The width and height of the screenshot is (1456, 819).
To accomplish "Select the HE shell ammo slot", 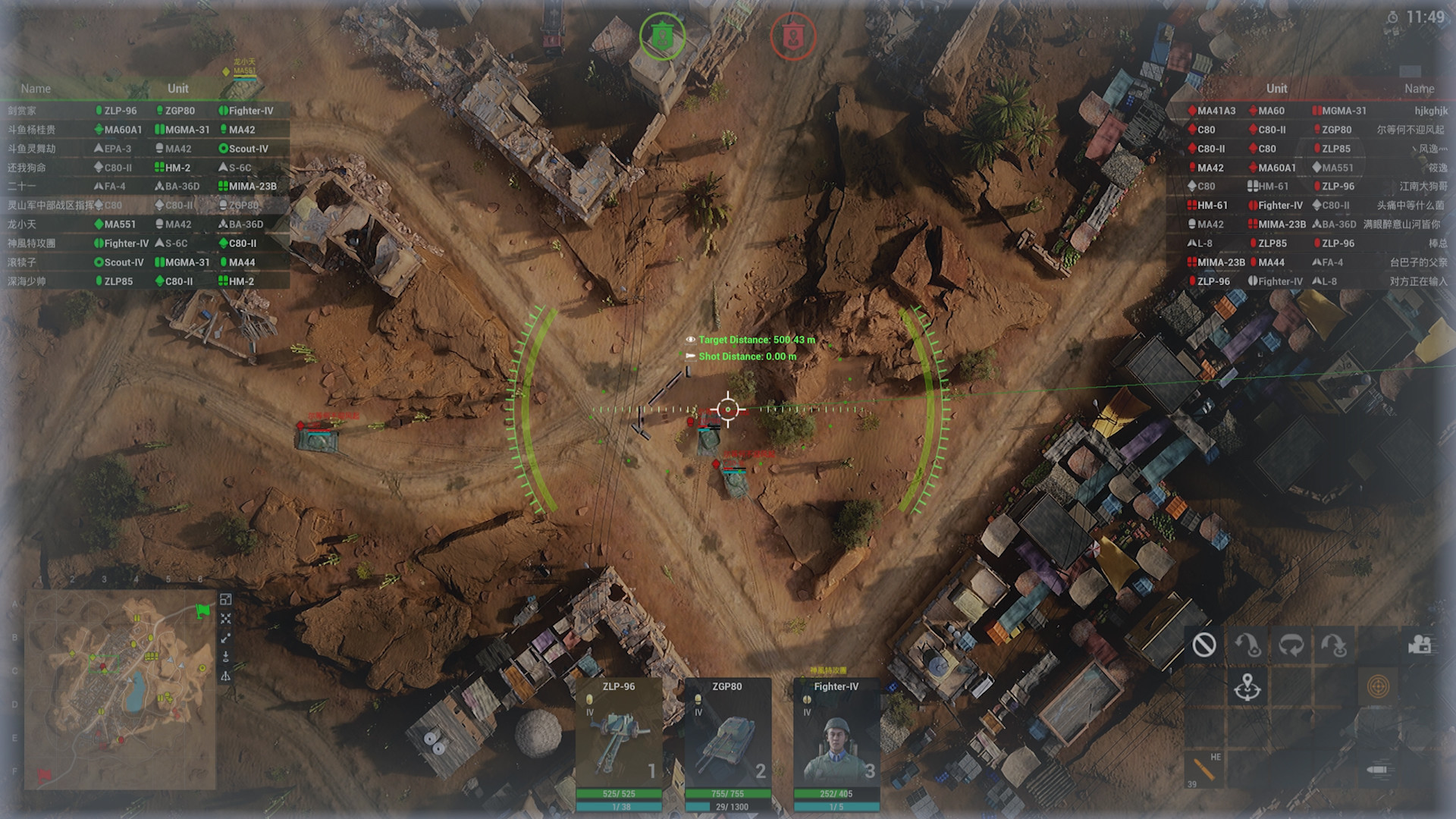I will [1205, 768].
